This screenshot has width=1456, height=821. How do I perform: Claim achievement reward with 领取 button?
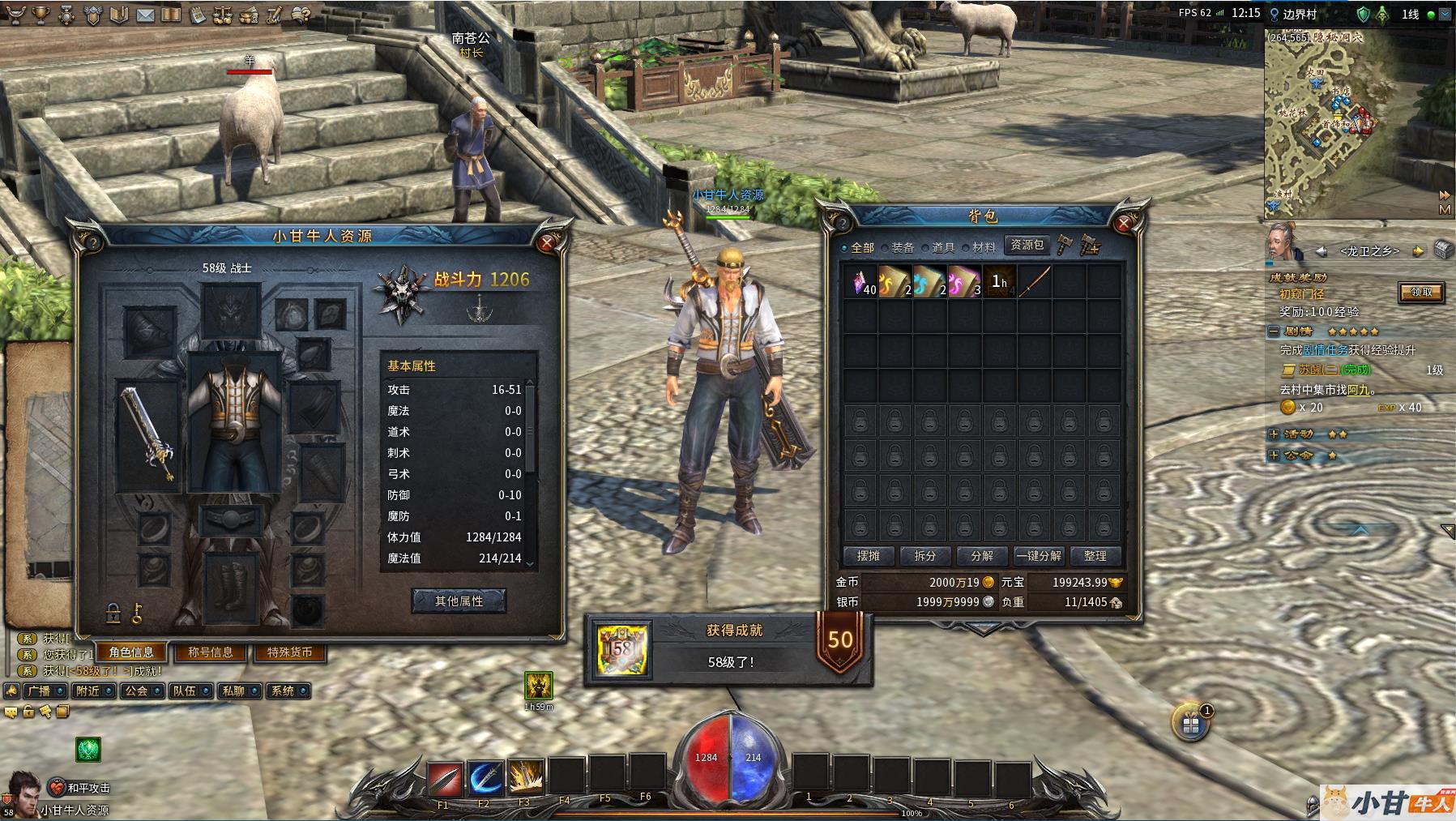[1421, 293]
